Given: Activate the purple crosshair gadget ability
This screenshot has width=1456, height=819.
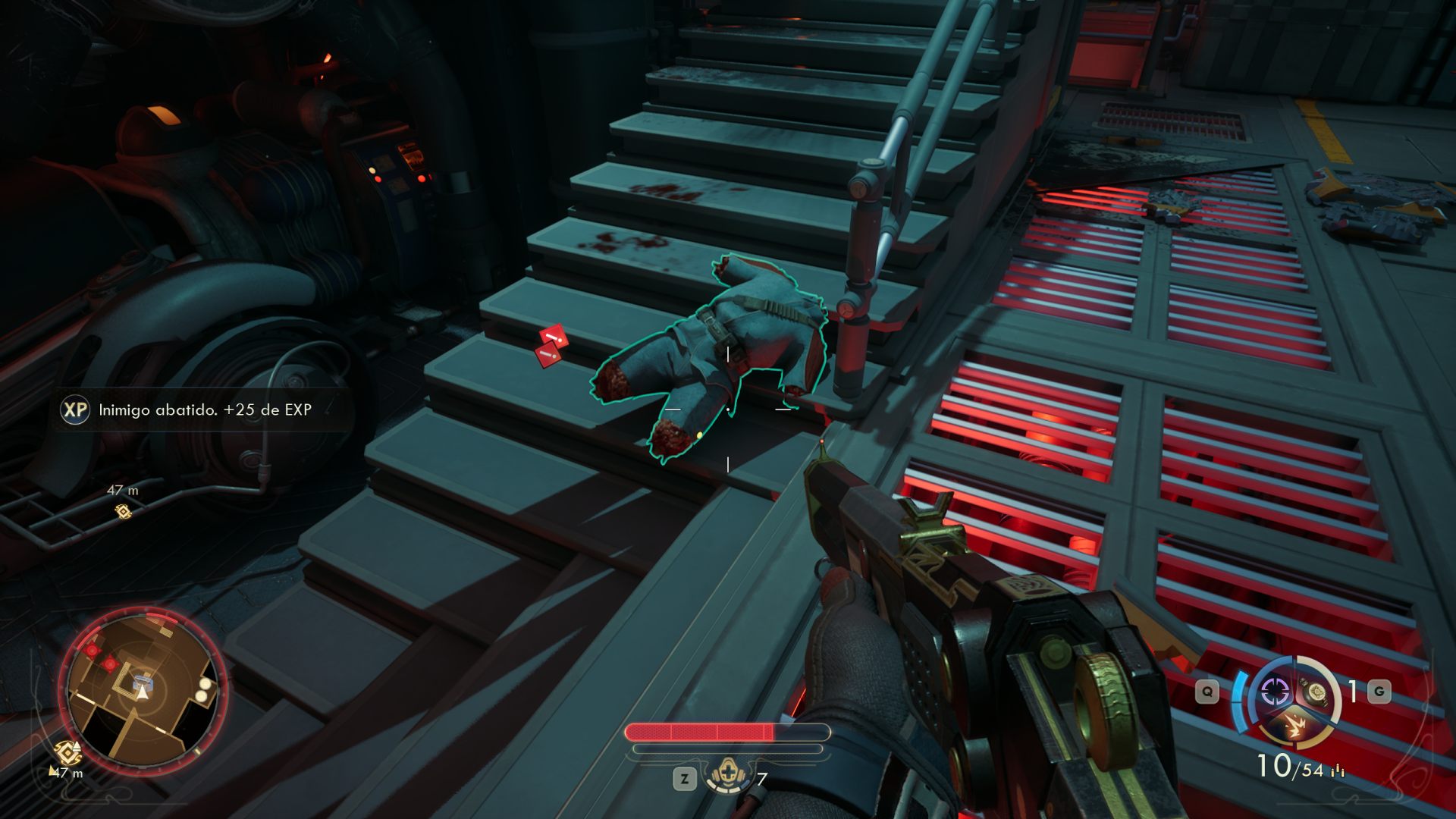Looking at the screenshot, I should [x=1275, y=692].
